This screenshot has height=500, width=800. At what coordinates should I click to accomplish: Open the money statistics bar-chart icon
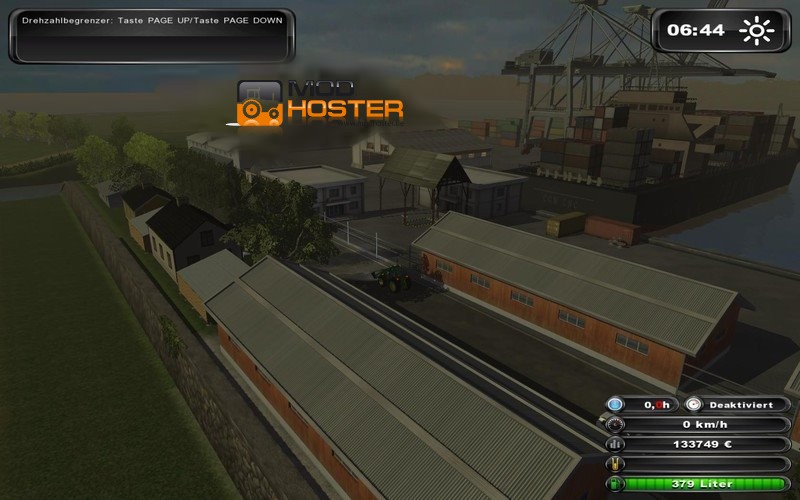click(616, 444)
